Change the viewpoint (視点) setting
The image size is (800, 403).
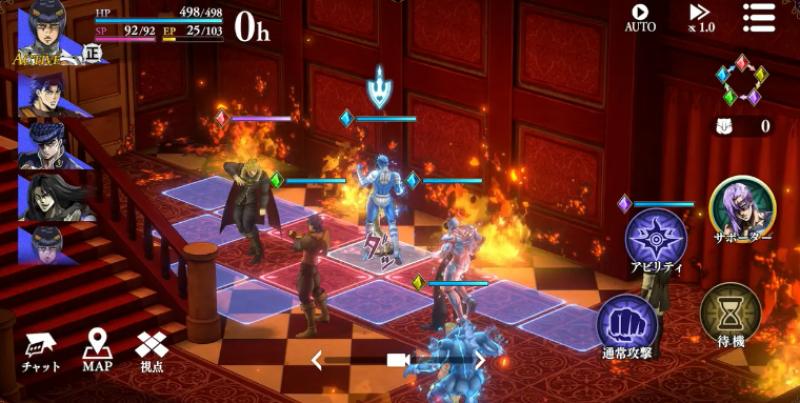coord(152,350)
